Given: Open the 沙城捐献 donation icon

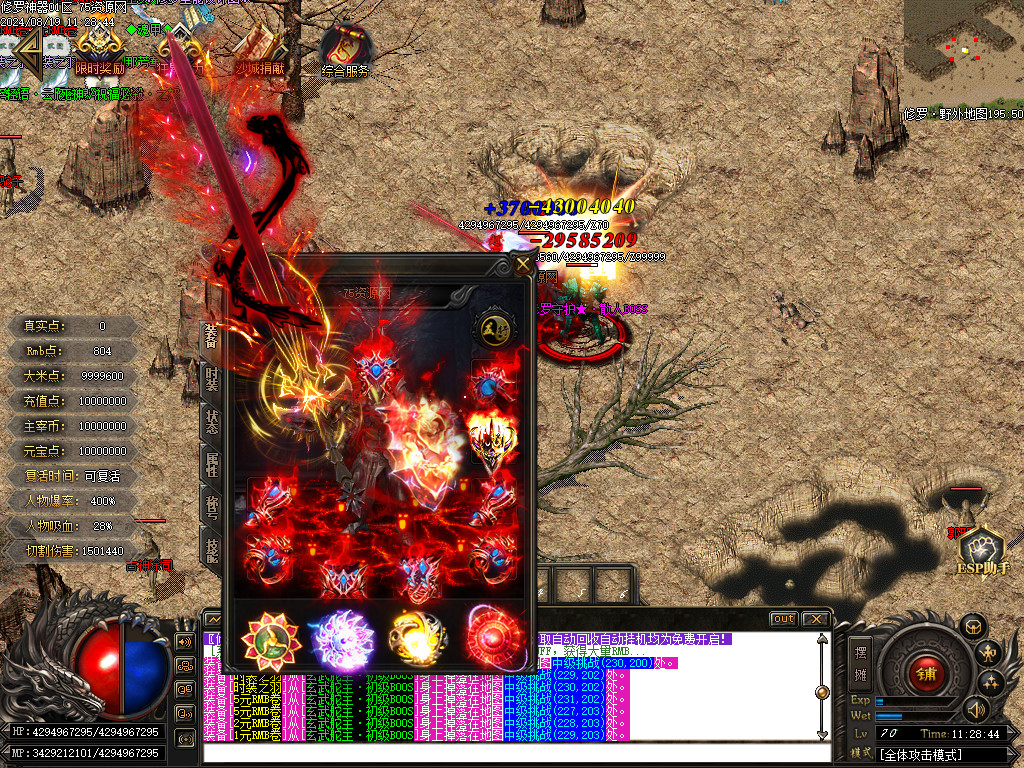Looking at the screenshot, I should 259,50.
